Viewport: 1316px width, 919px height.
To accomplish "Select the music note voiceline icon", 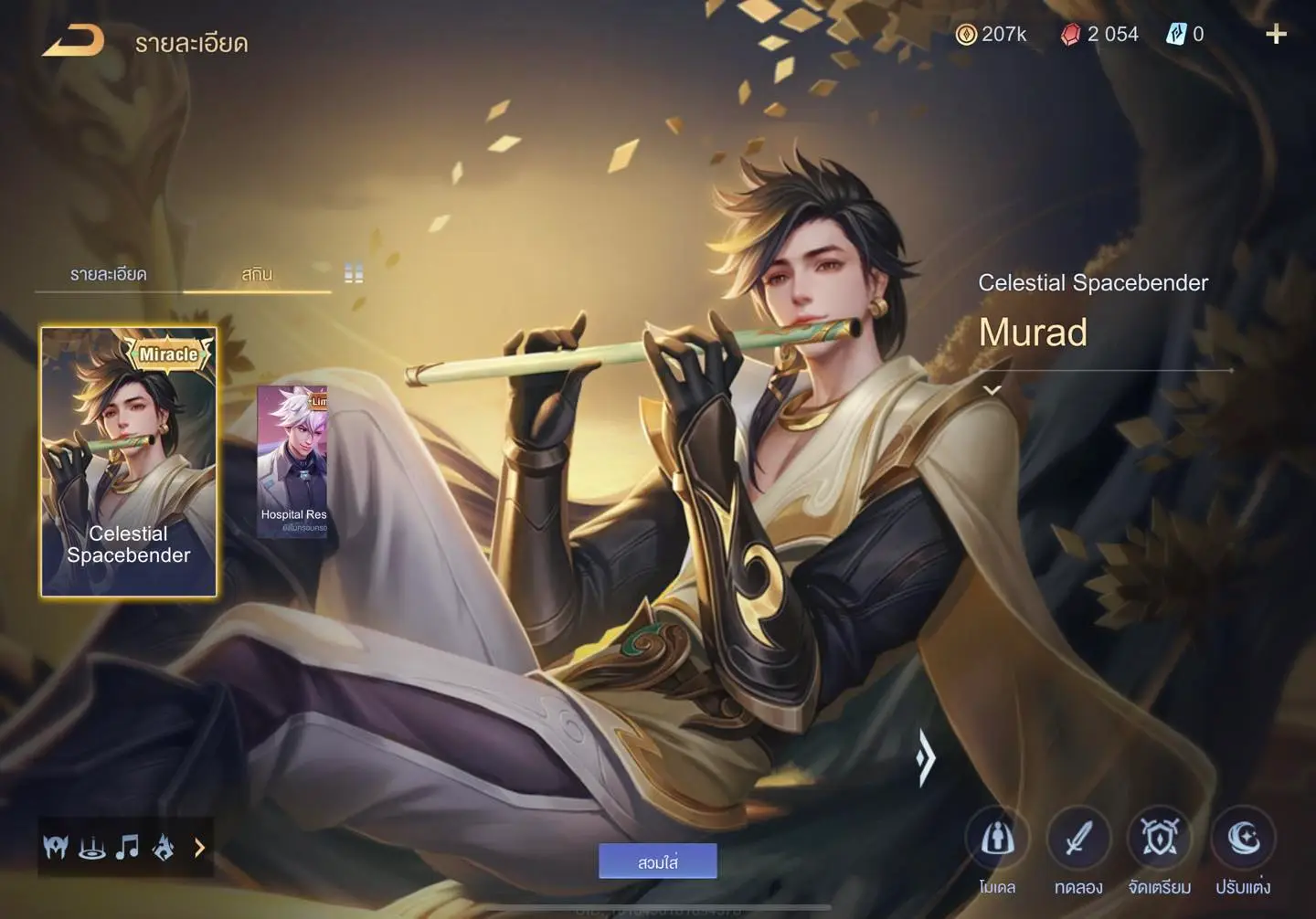I will click(x=128, y=848).
